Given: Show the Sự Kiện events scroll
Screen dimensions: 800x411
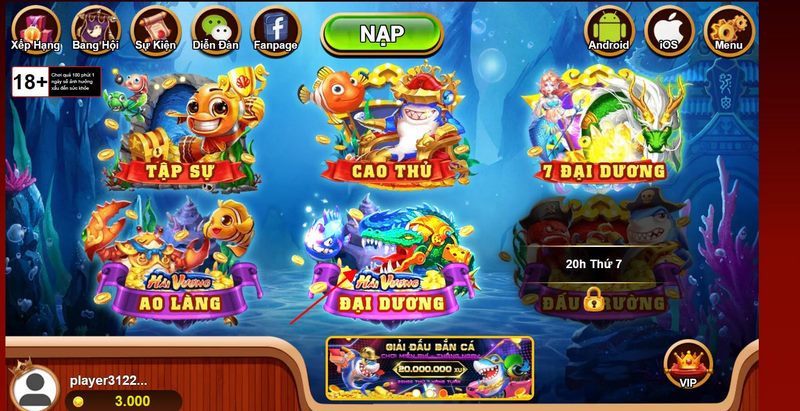Looking at the screenshot, I should pos(155,27).
